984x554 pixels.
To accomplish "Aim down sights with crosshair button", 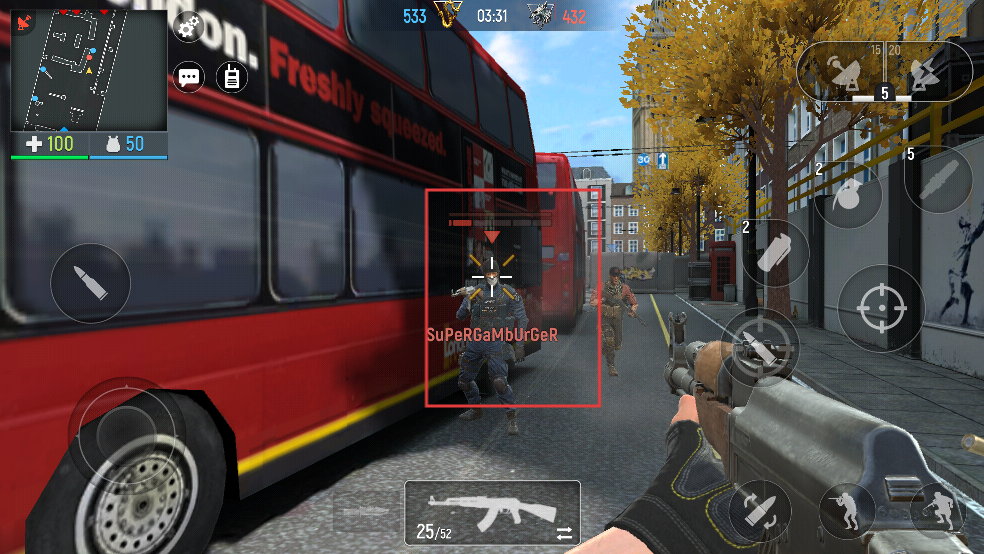I will (881, 307).
